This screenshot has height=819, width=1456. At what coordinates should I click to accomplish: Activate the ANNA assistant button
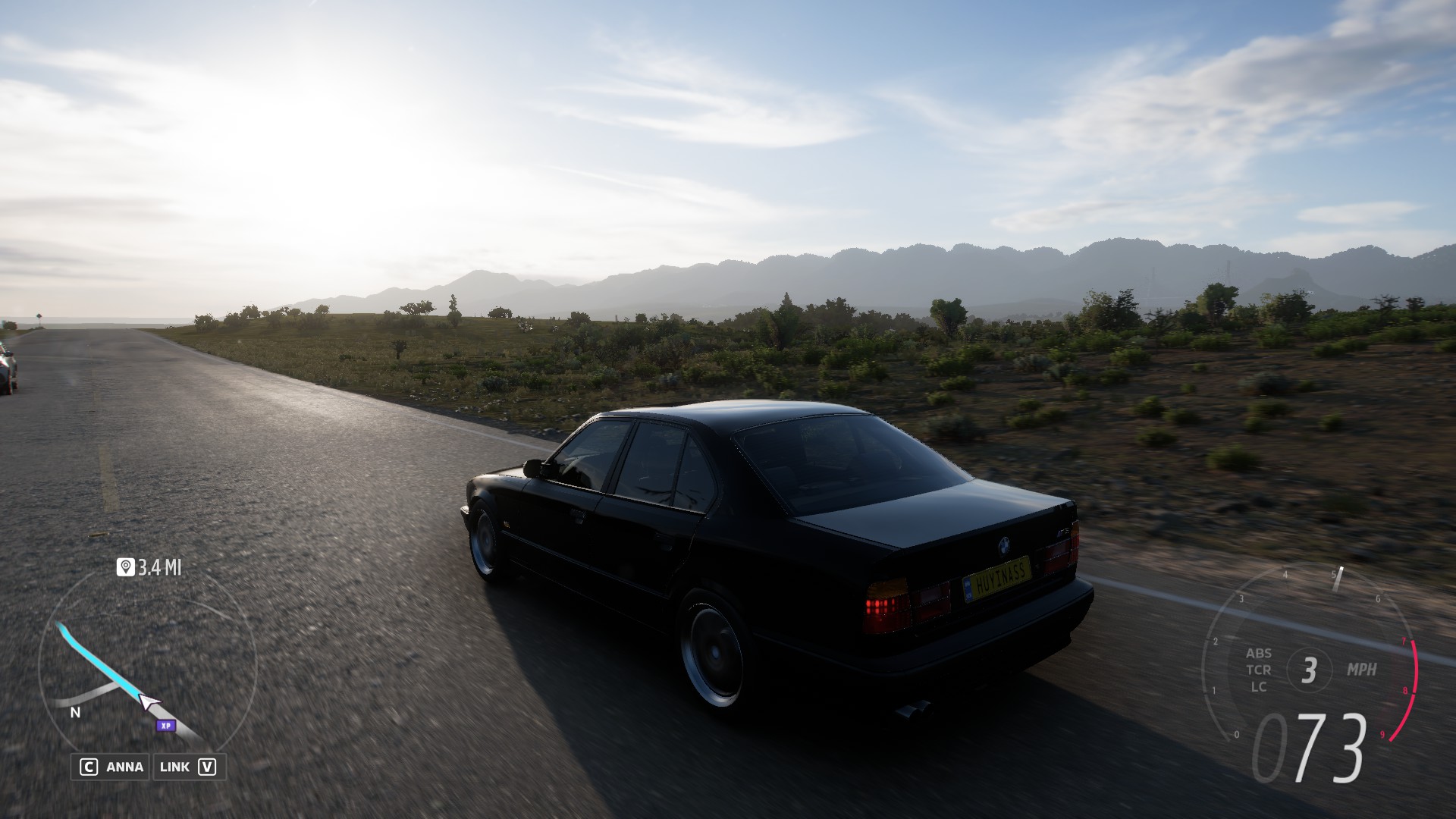(111, 767)
